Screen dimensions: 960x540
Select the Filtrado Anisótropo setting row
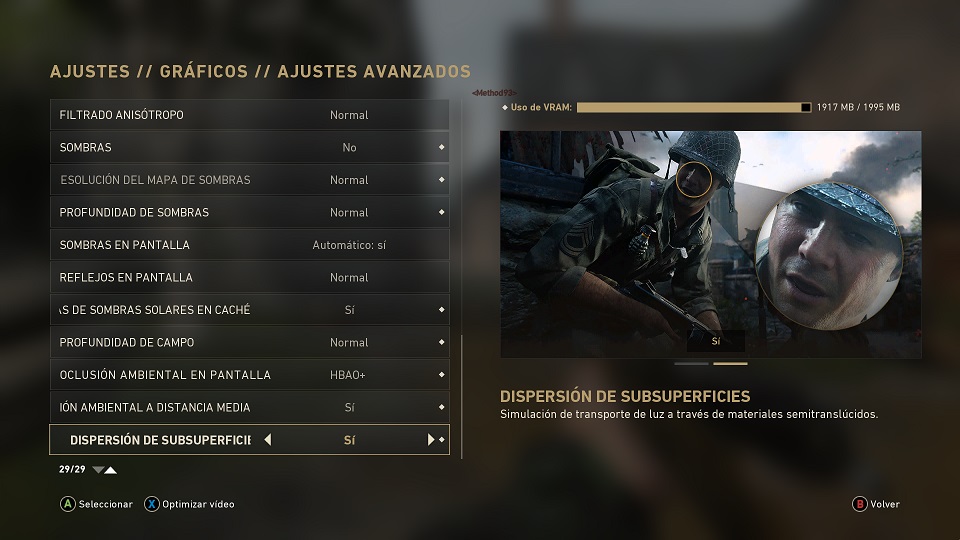coord(249,115)
